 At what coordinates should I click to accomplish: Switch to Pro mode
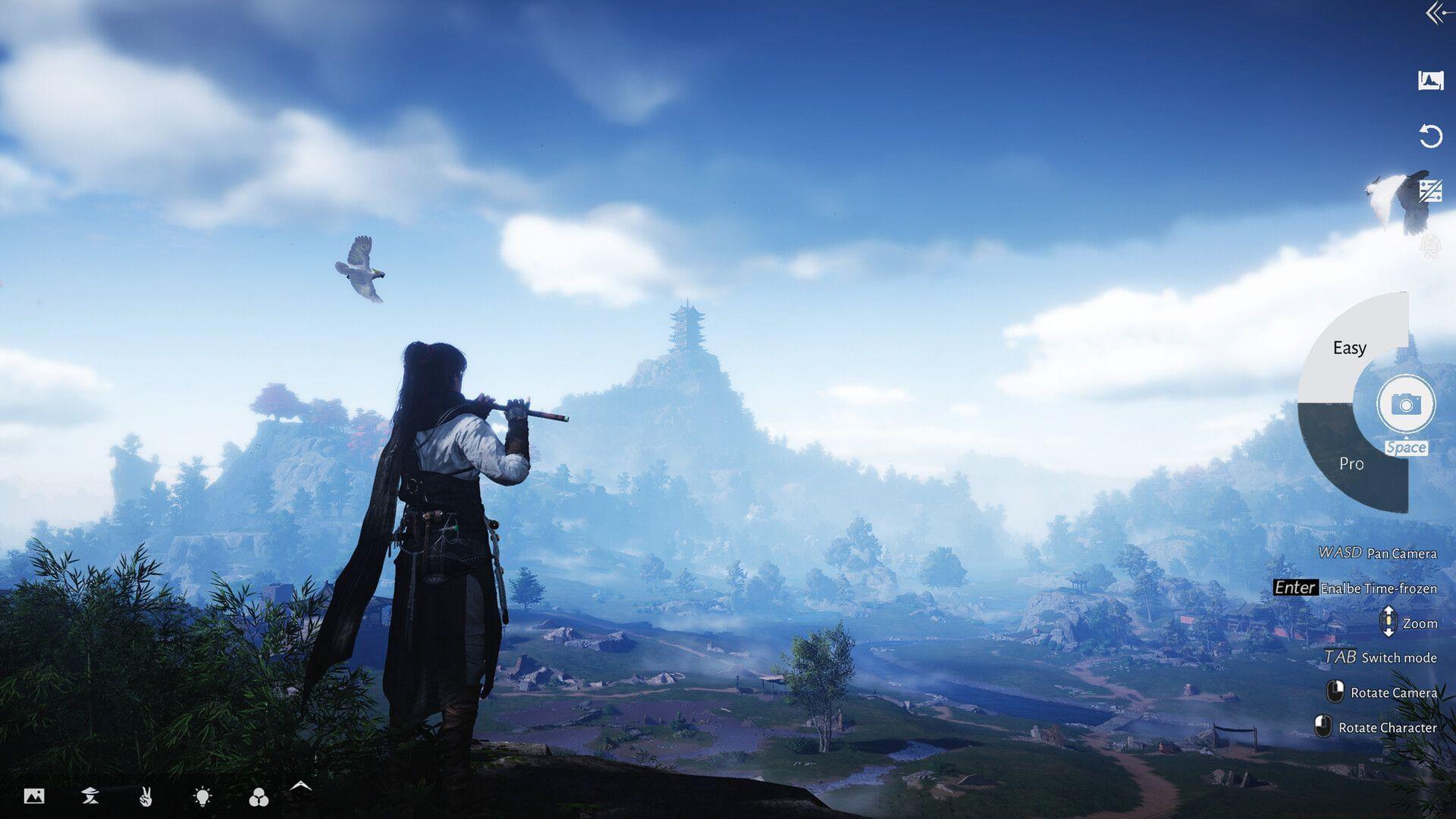pos(1354,463)
